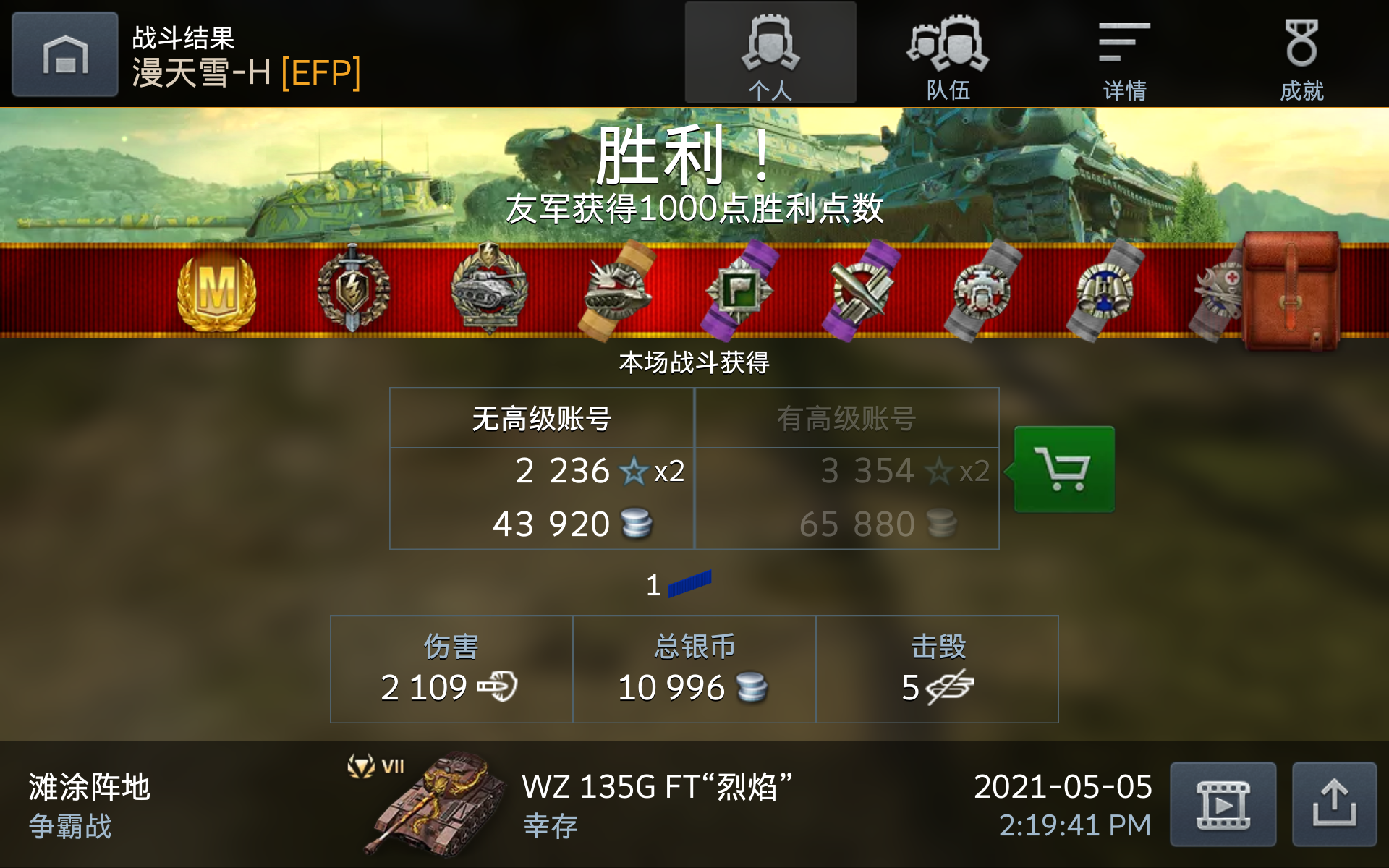Click the battle replay film icon
This screenshot has height=868, width=1389.
1223,803
